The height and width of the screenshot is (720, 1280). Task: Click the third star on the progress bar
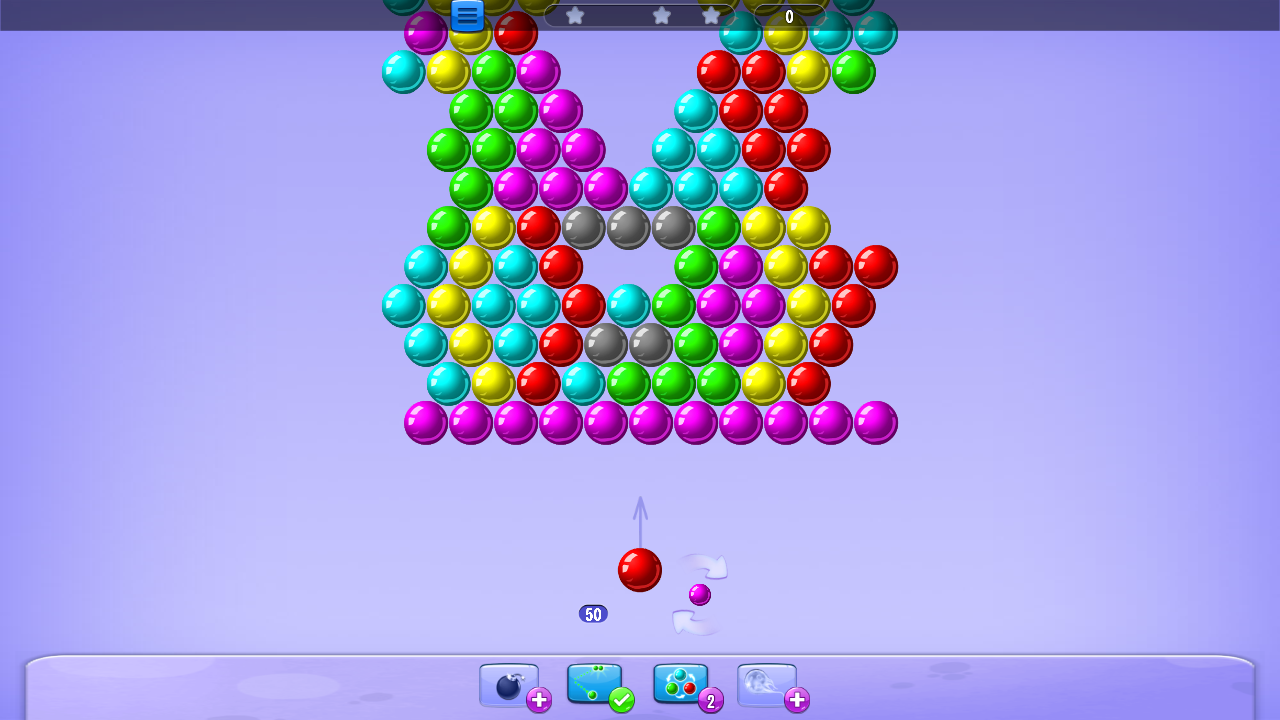[x=710, y=15]
